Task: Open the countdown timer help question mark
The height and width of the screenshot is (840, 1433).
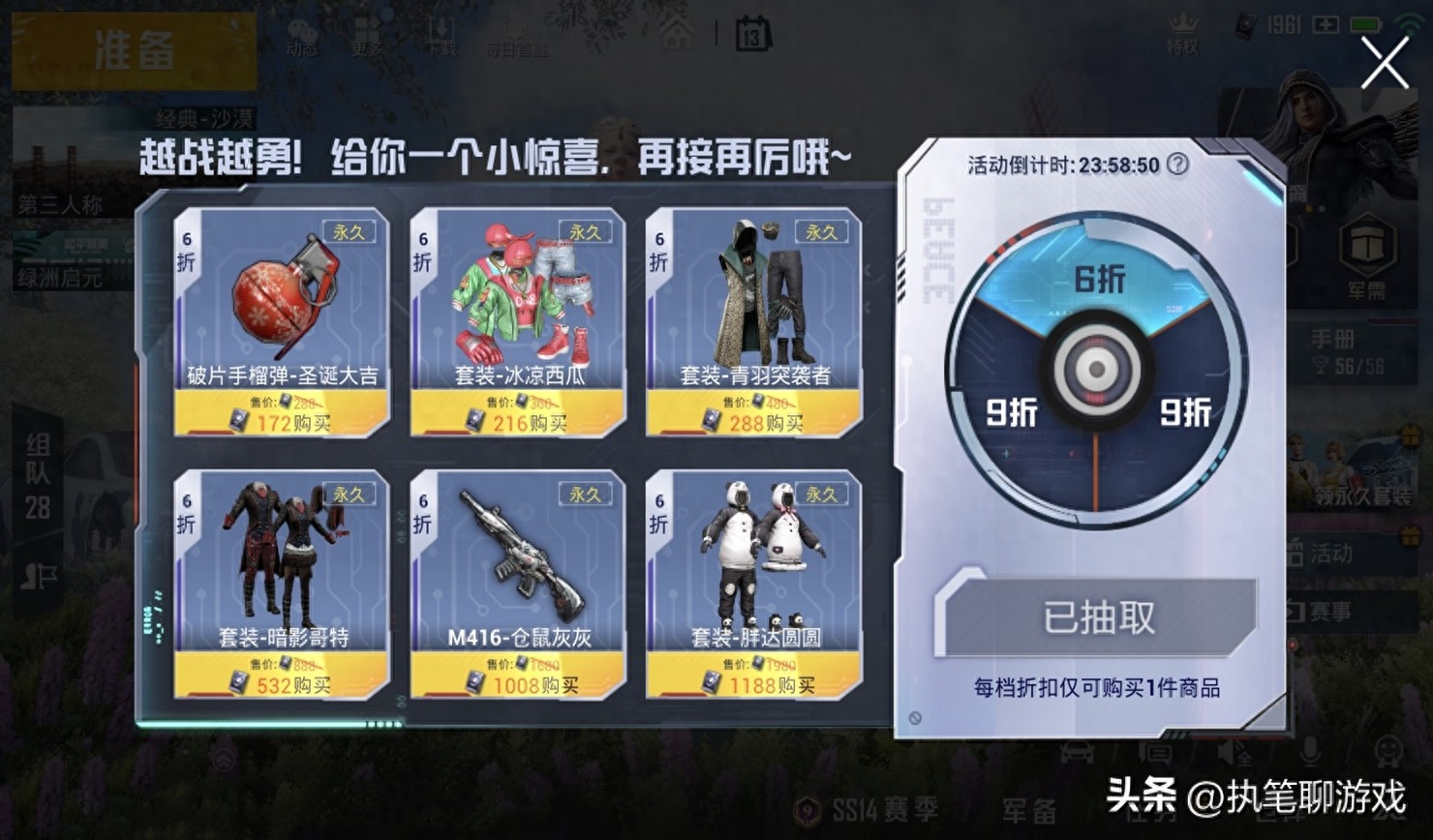Action: (x=1175, y=165)
